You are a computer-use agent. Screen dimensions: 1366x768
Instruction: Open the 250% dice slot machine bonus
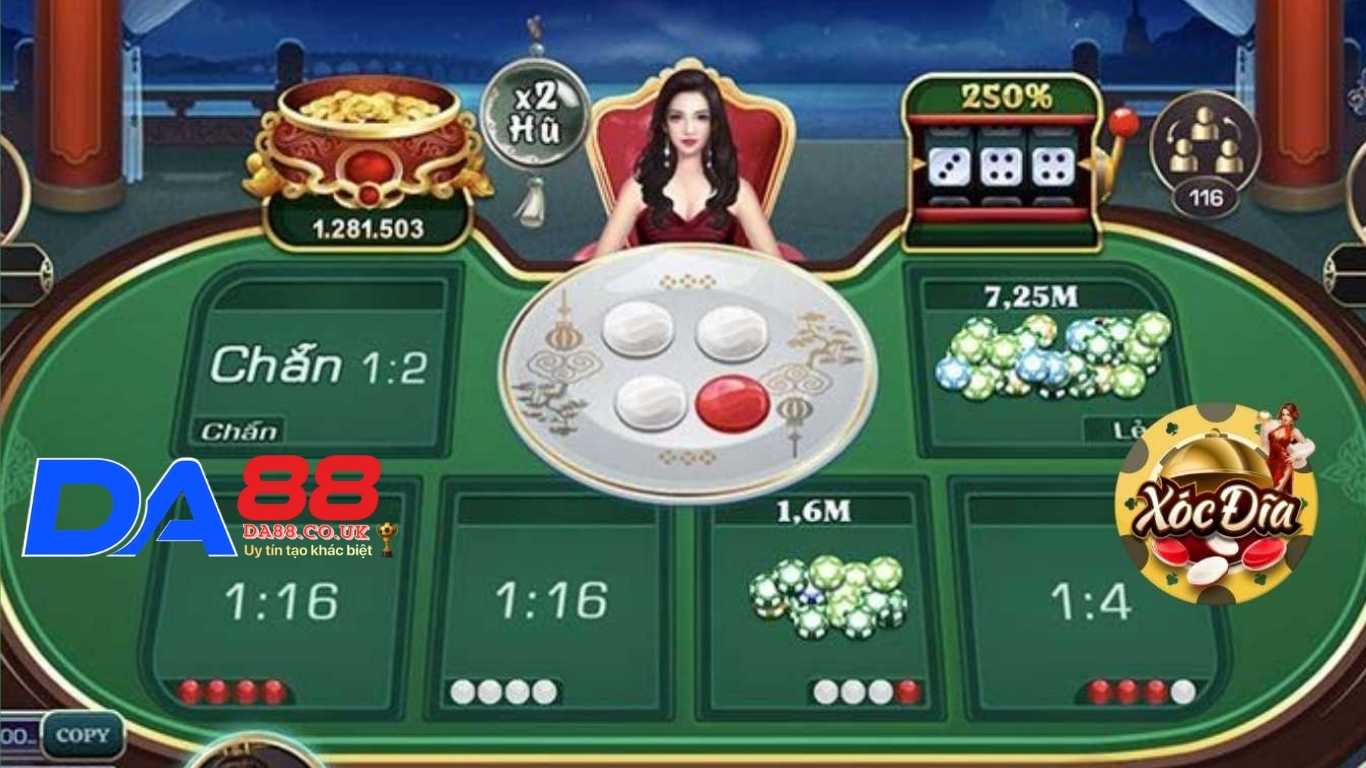pos(1000,160)
